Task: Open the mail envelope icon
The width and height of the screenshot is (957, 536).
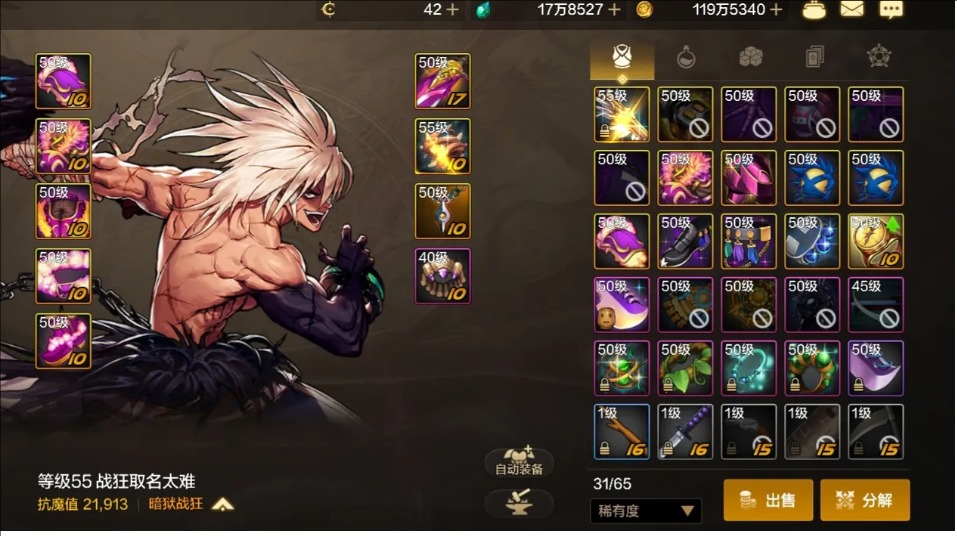Action: [852, 10]
